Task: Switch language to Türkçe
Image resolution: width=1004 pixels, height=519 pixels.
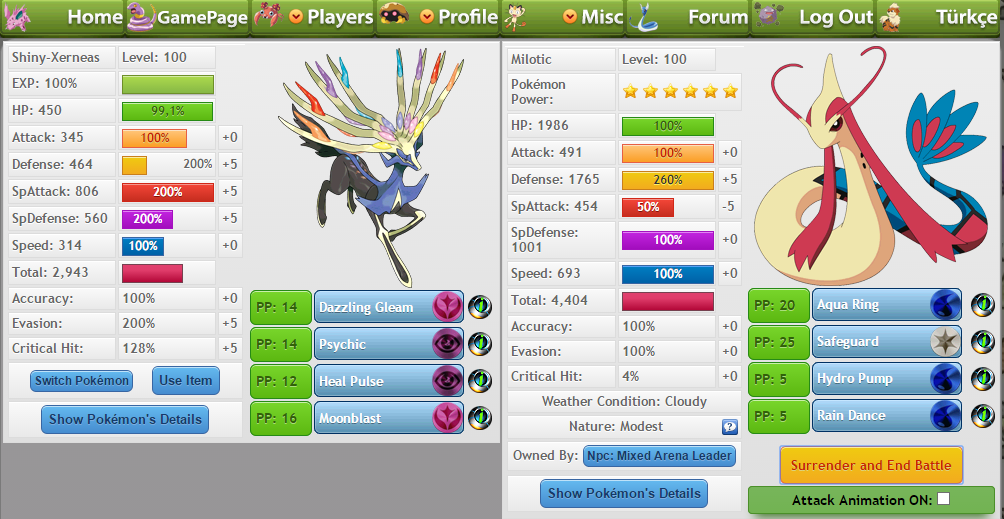Action: (x=965, y=17)
